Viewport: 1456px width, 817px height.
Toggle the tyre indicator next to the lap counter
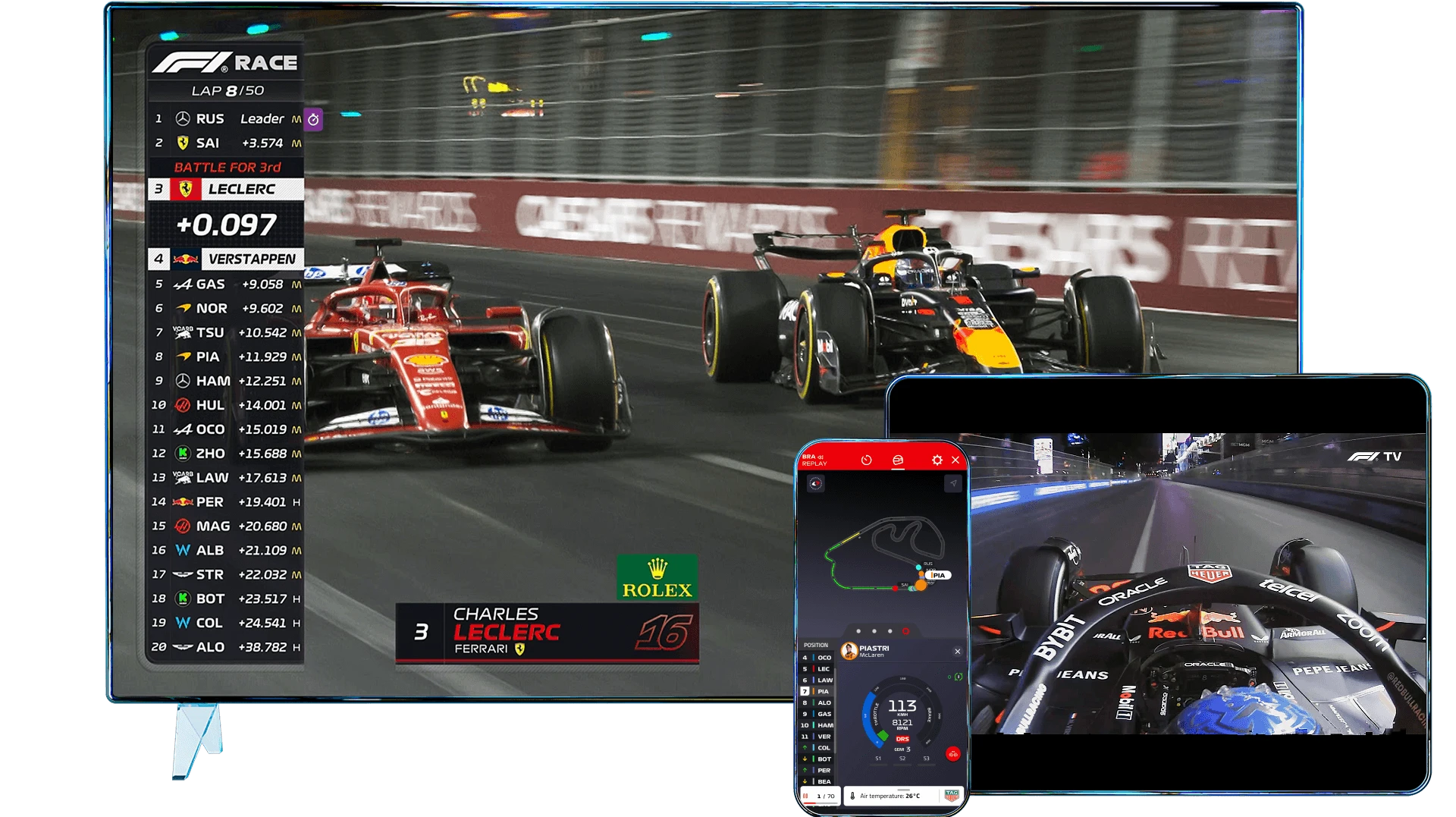806,795
